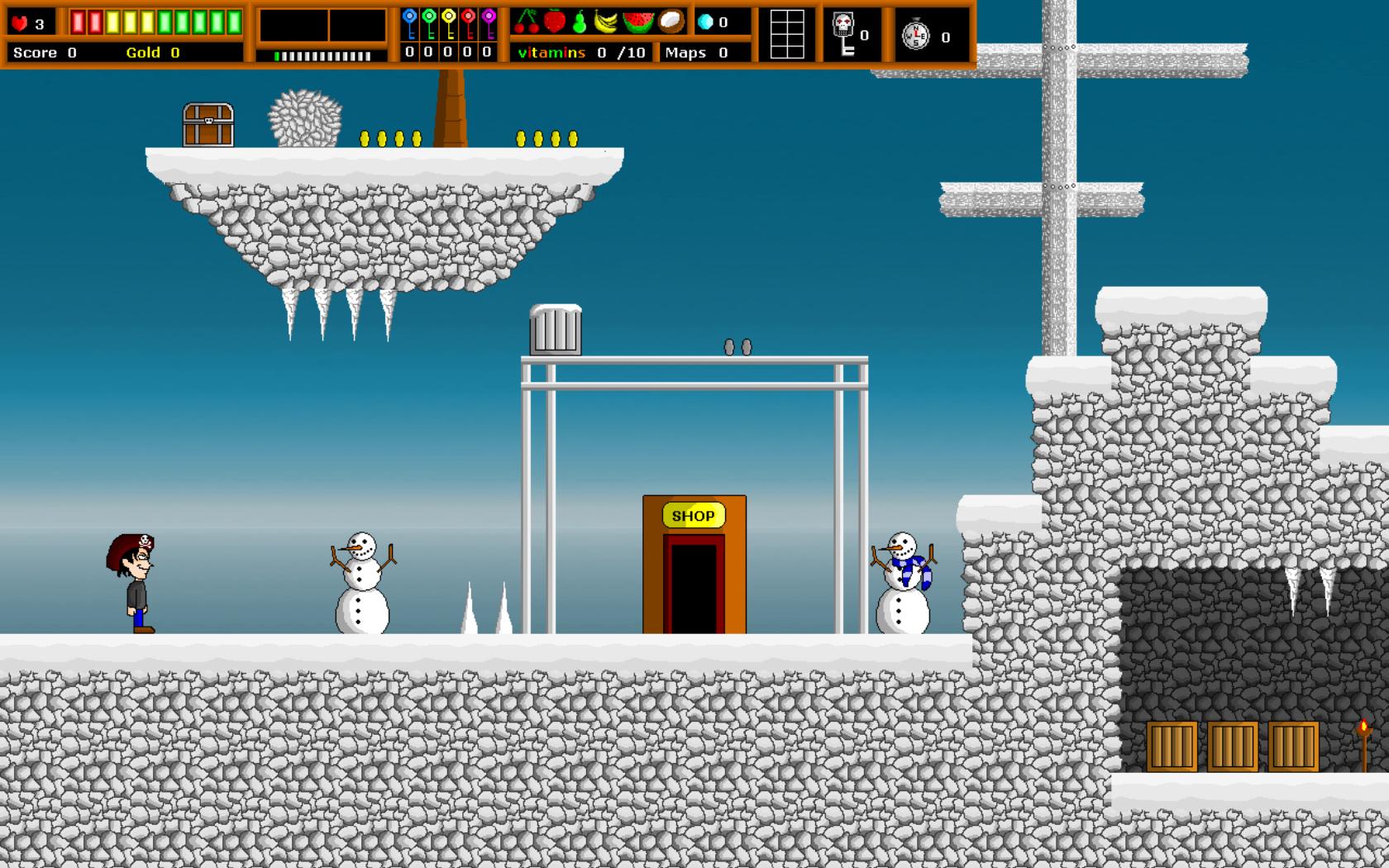Open the map grid panel
Screen dimensions: 1389x868
[786, 34]
